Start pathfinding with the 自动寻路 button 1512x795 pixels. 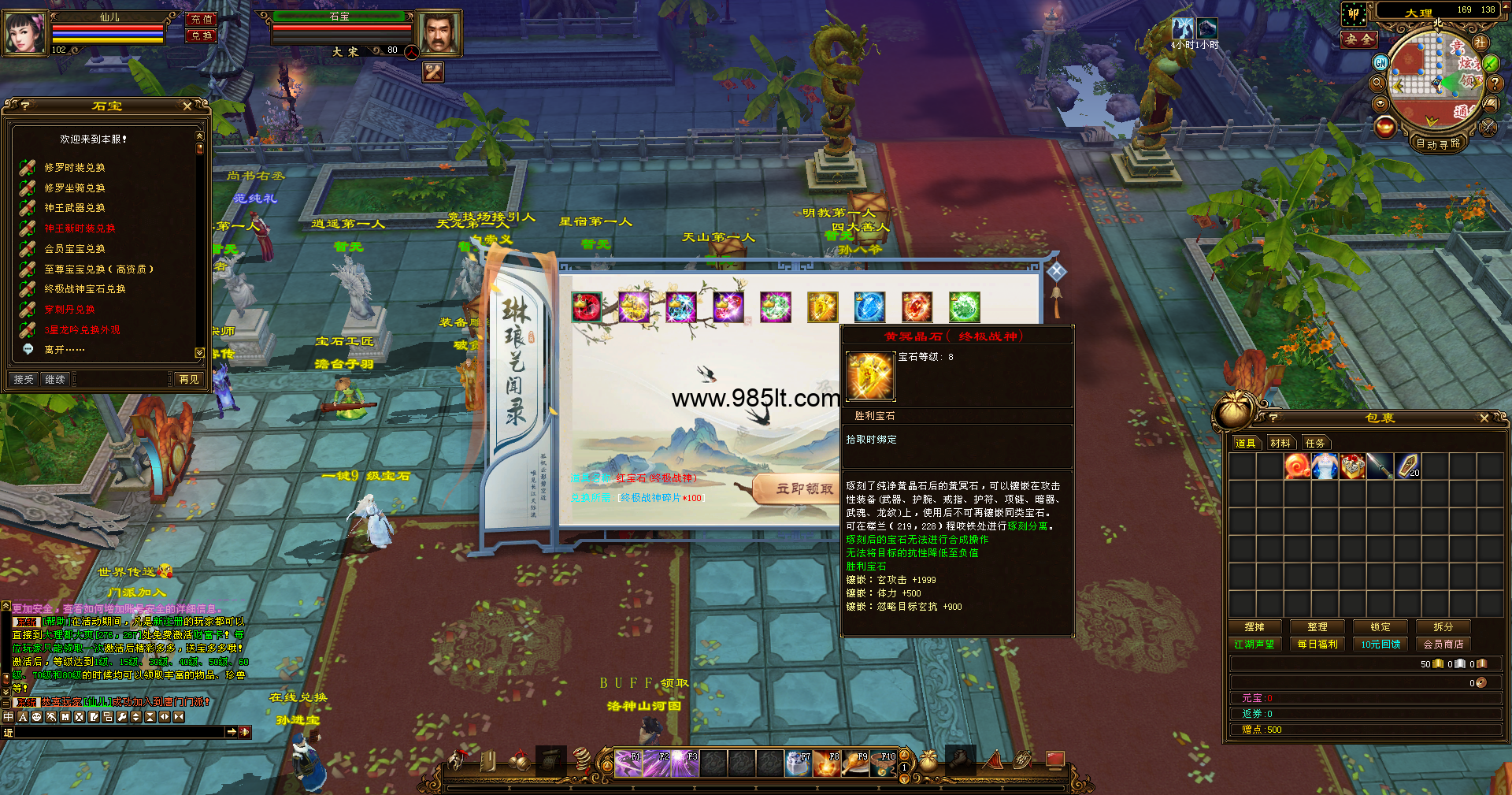1438,143
